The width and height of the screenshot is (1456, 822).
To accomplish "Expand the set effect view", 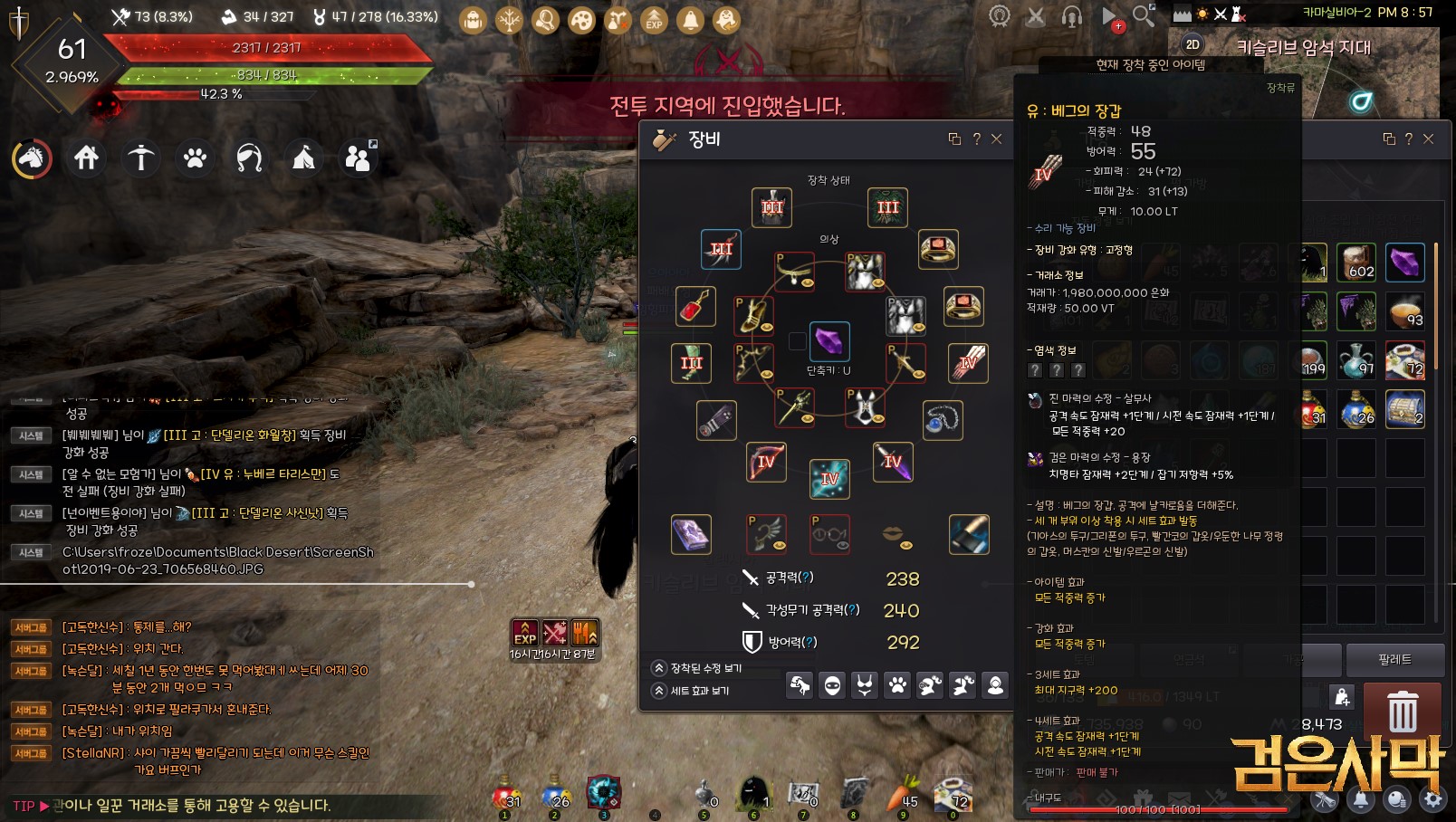I will [659, 691].
